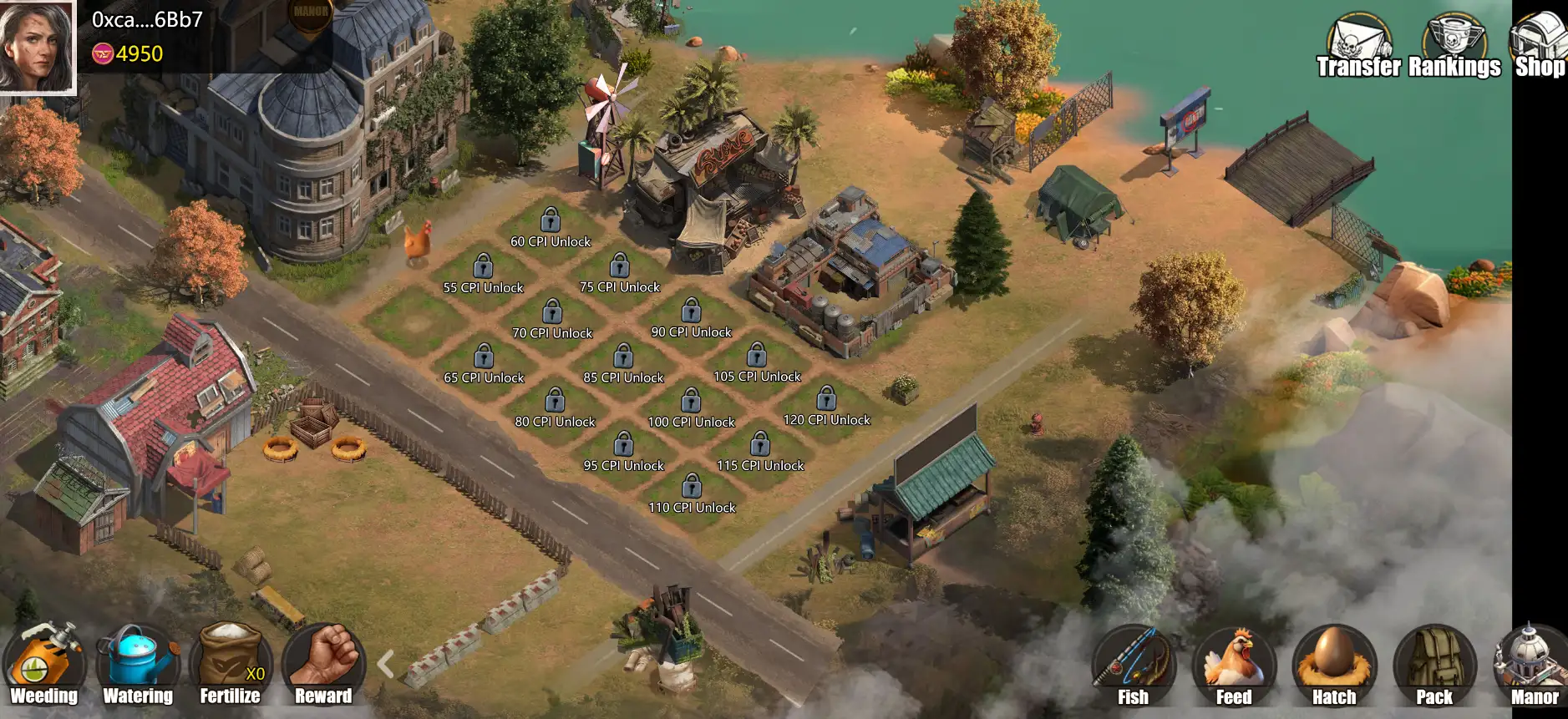Pick the 55 CPI Unlock plot
This screenshot has height=719, width=1568.
click(x=483, y=275)
